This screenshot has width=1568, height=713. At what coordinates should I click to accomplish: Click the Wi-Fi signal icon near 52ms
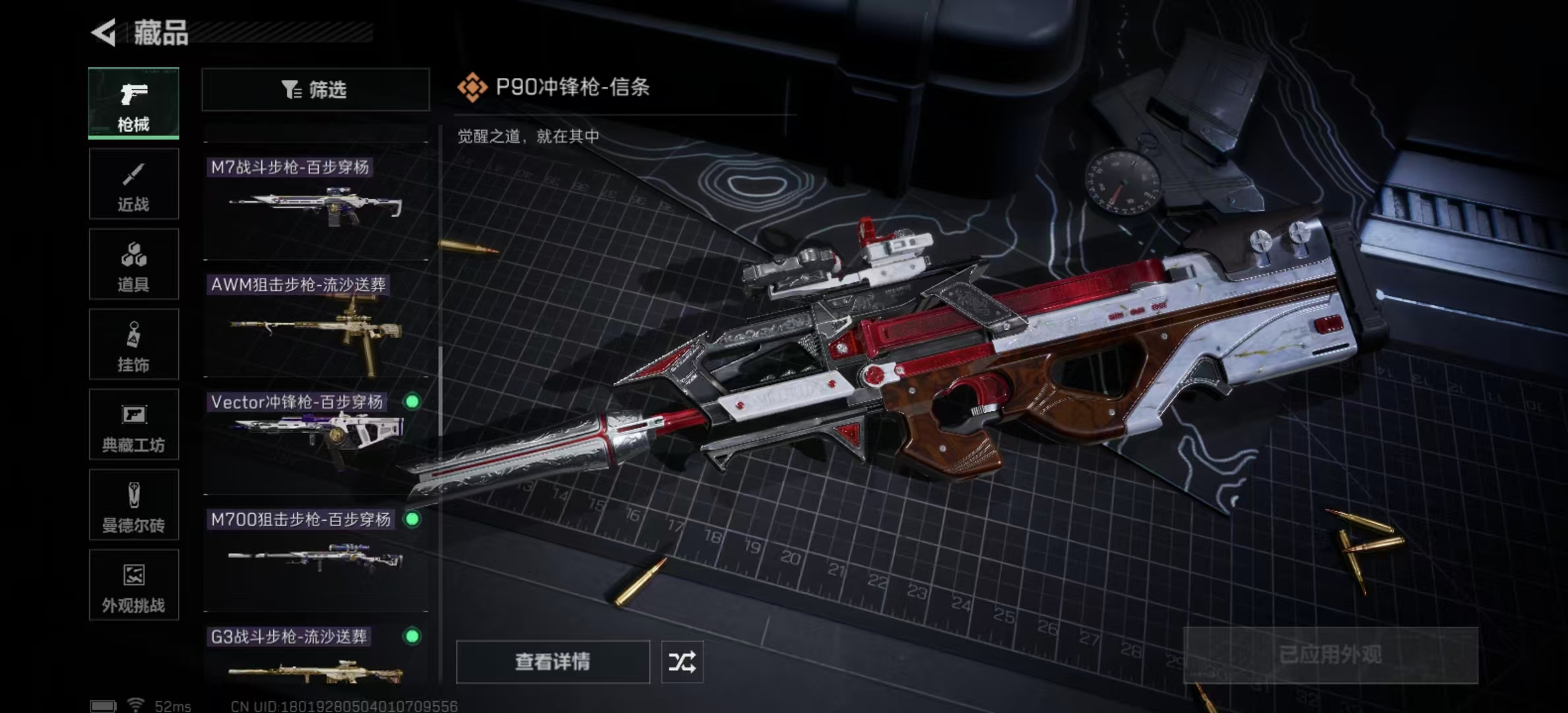pos(136,705)
